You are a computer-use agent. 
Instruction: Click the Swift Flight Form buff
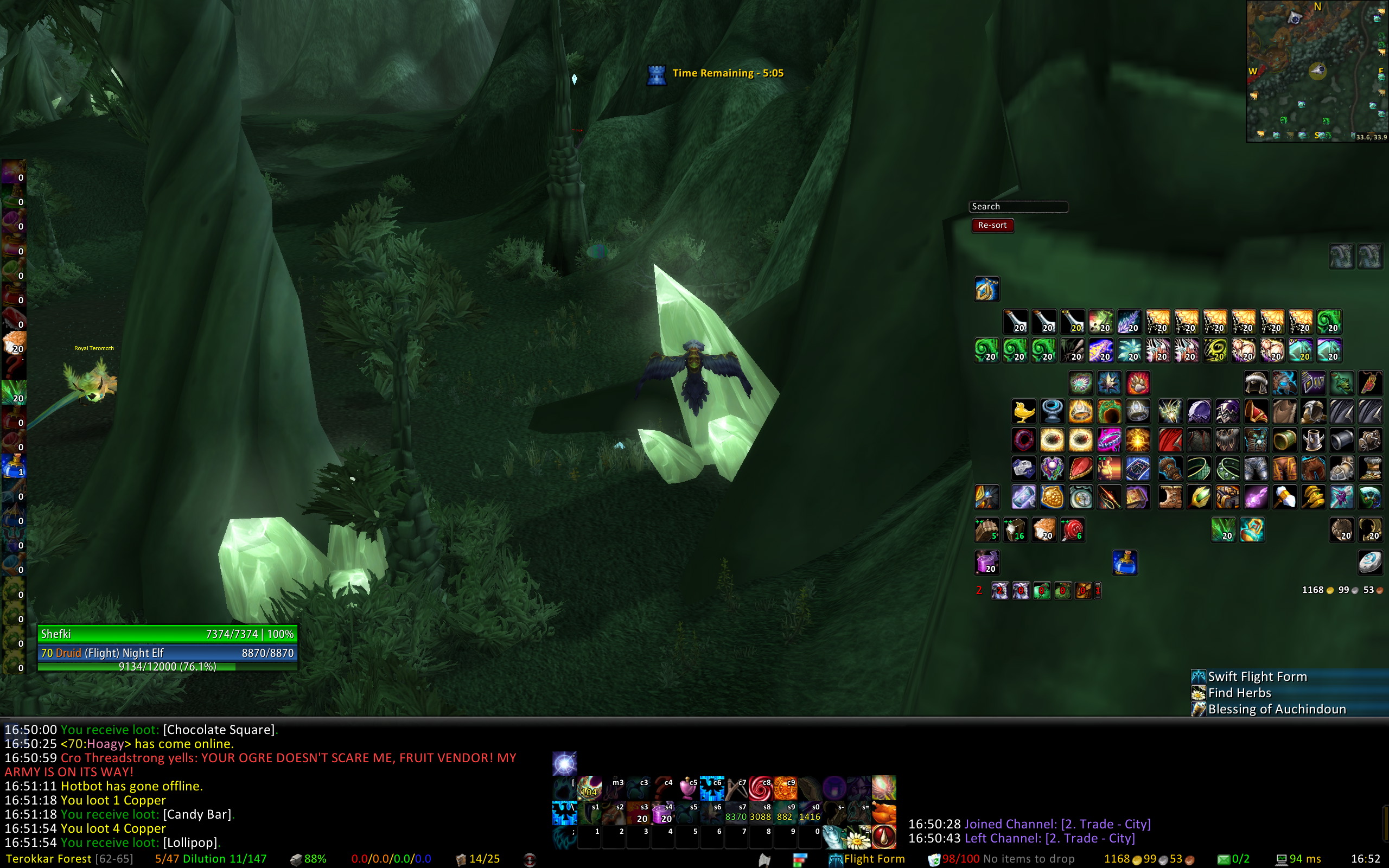pyautogui.click(x=1257, y=676)
